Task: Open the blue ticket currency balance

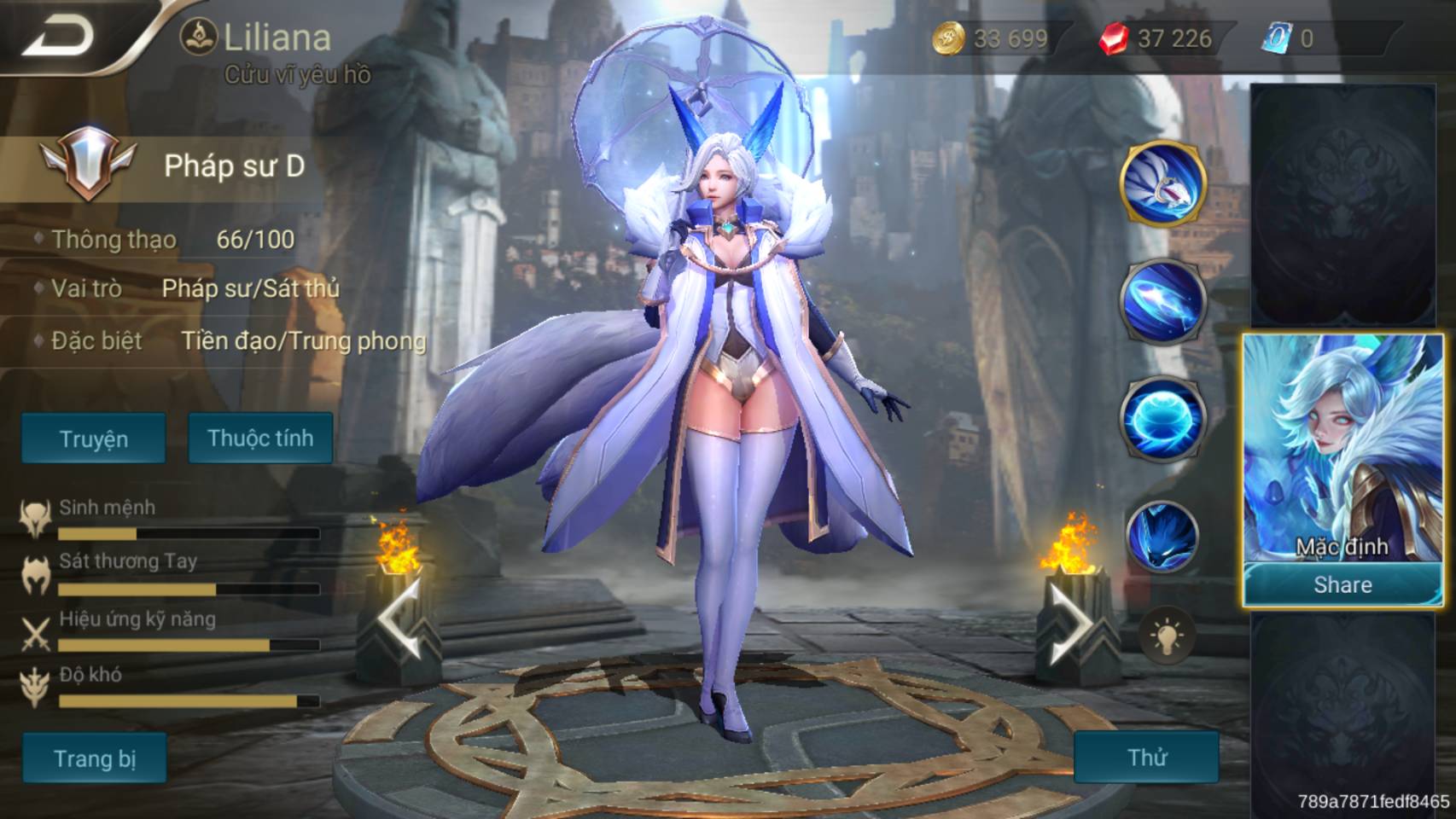Action: tap(1290, 38)
